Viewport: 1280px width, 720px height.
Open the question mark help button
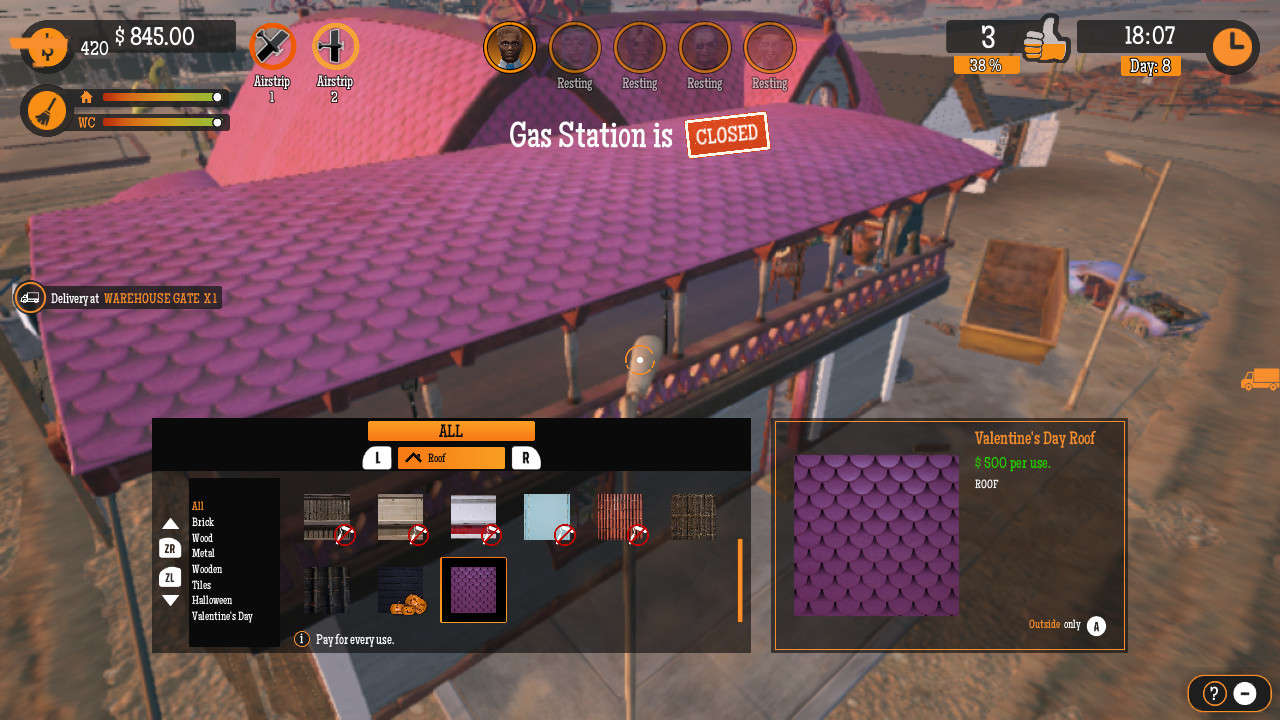[1212, 693]
